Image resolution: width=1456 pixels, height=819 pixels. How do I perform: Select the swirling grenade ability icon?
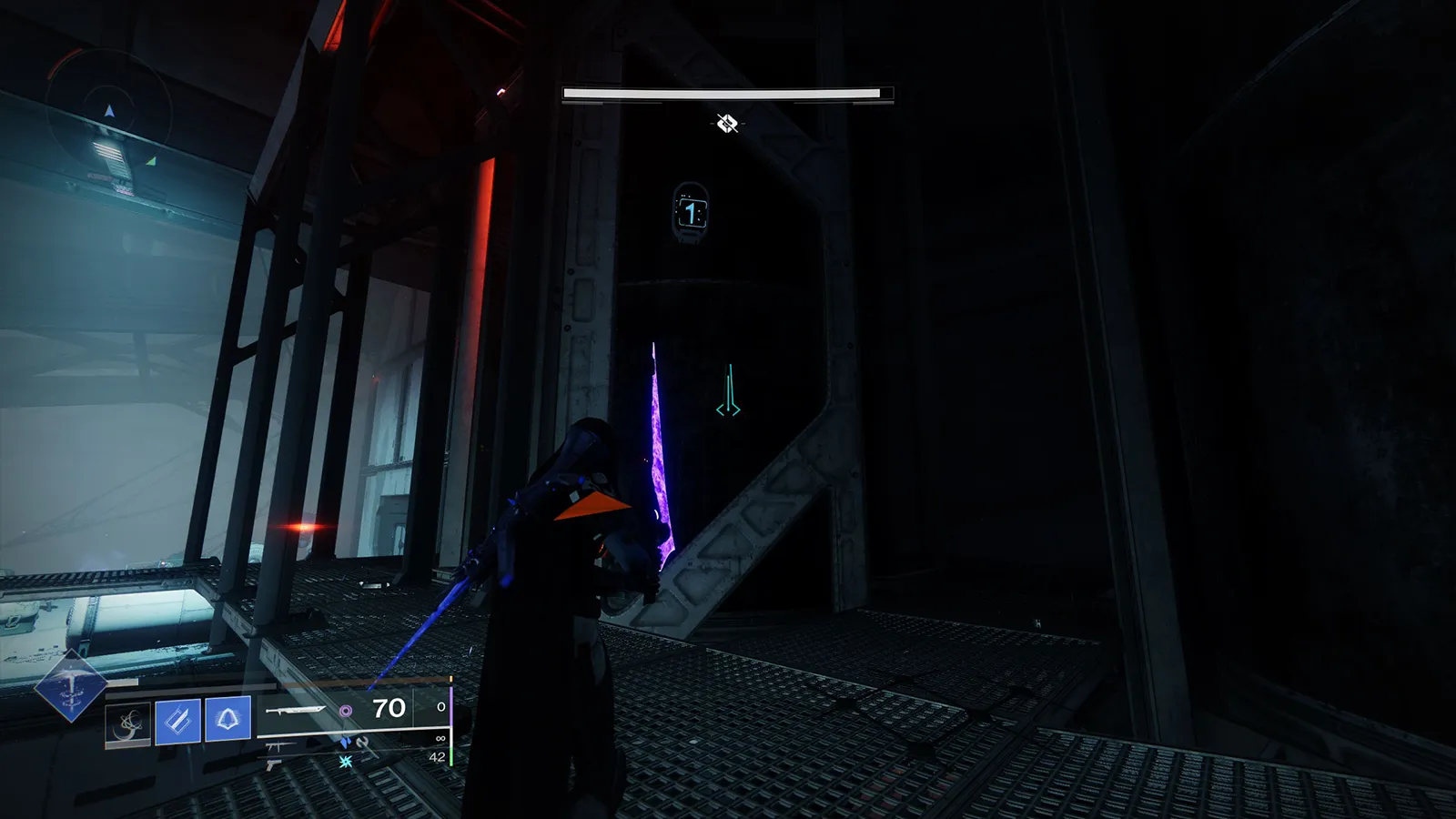pos(127,723)
